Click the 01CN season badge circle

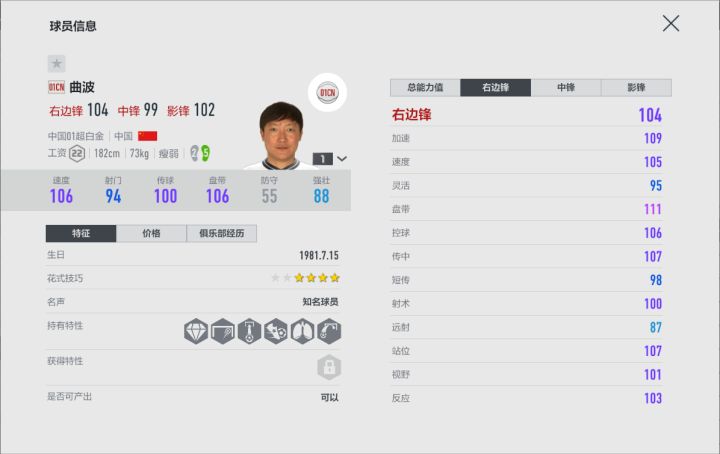pyautogui.click(x=327, y=93)
